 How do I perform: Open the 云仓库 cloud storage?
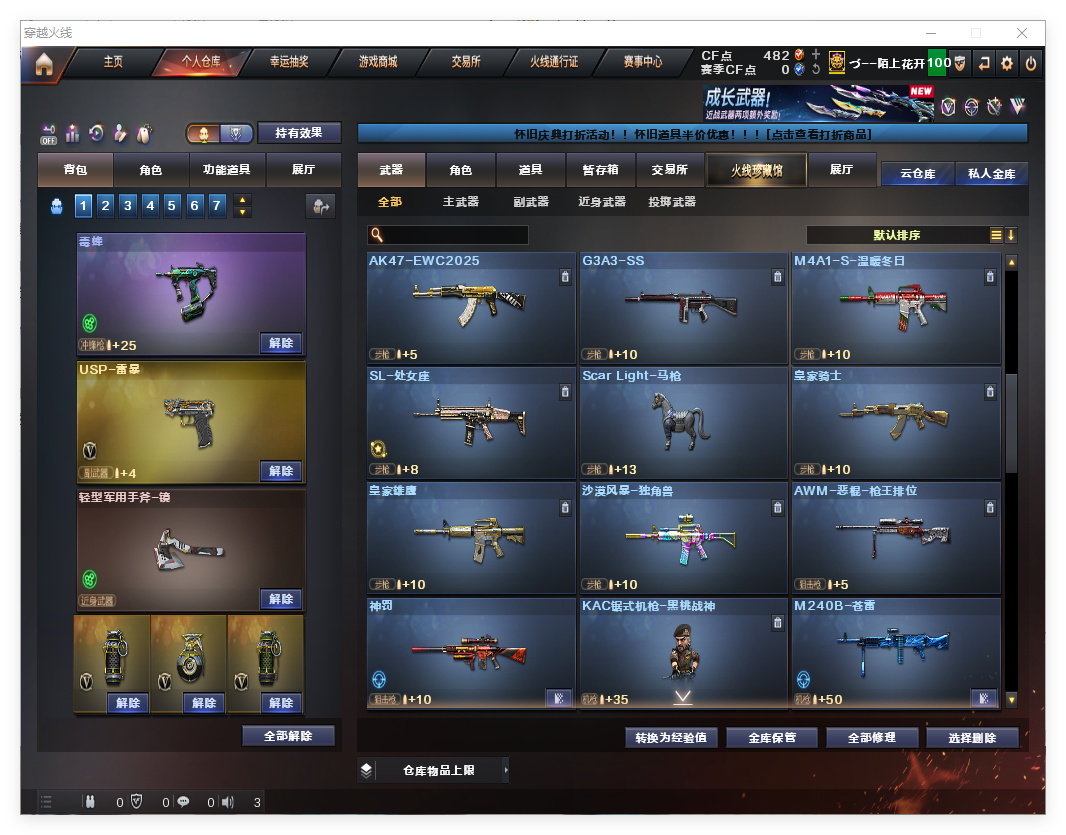[917, 173]
